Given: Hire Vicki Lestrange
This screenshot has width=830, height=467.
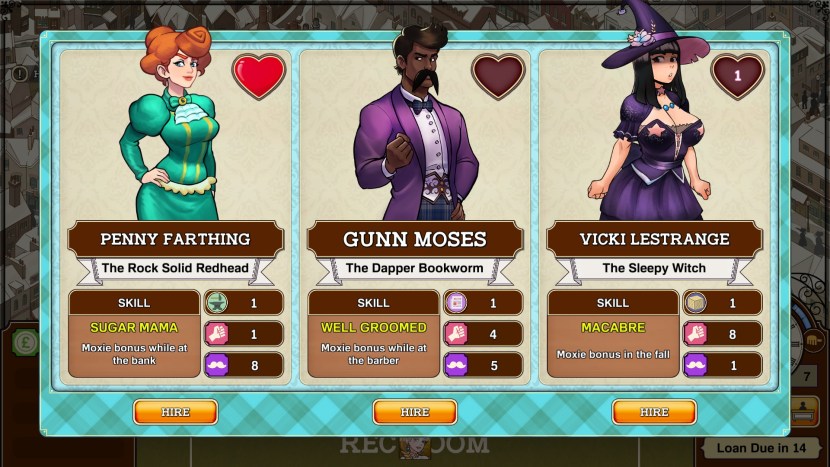Looking at the screenshot, I should click(654, 411).
